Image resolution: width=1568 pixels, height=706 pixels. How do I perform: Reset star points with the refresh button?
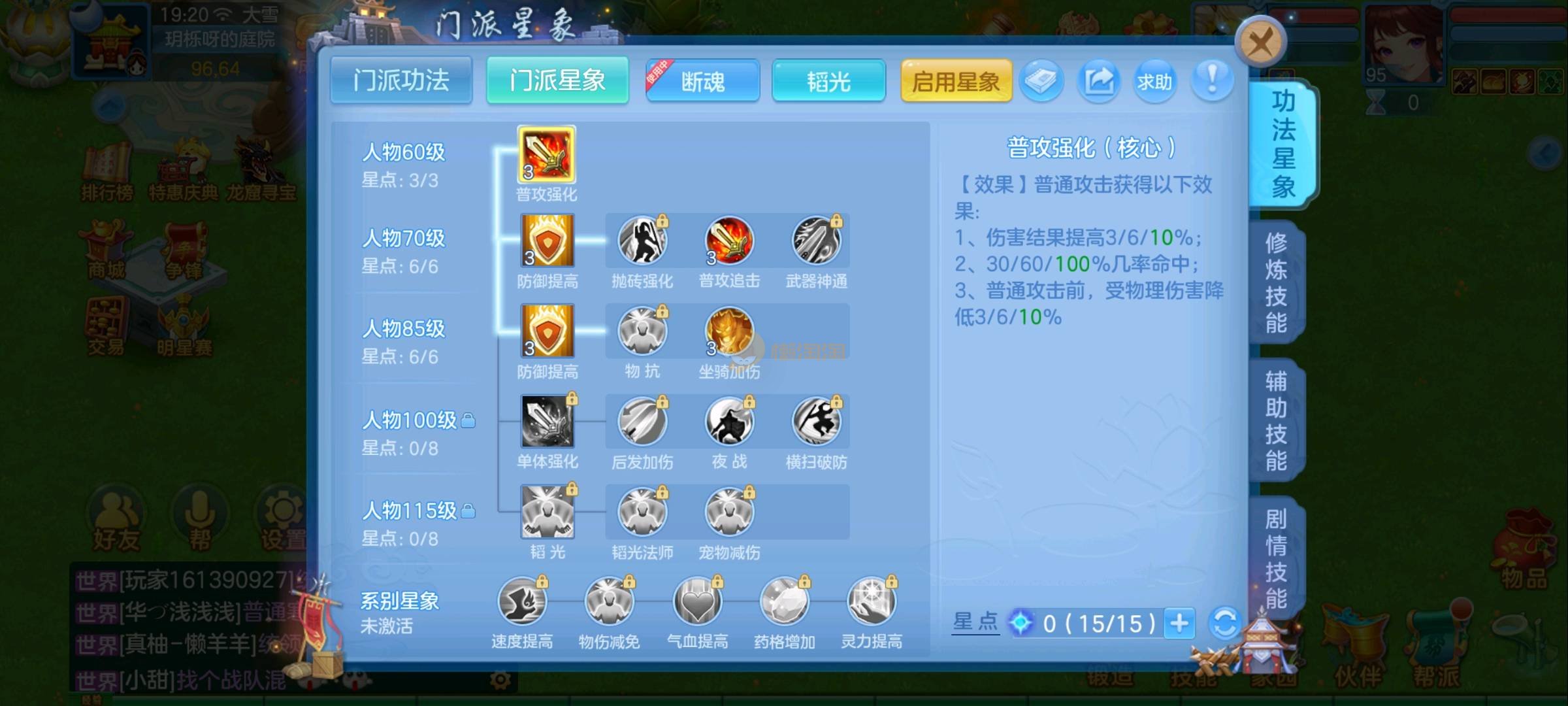tap(1225, 623)
